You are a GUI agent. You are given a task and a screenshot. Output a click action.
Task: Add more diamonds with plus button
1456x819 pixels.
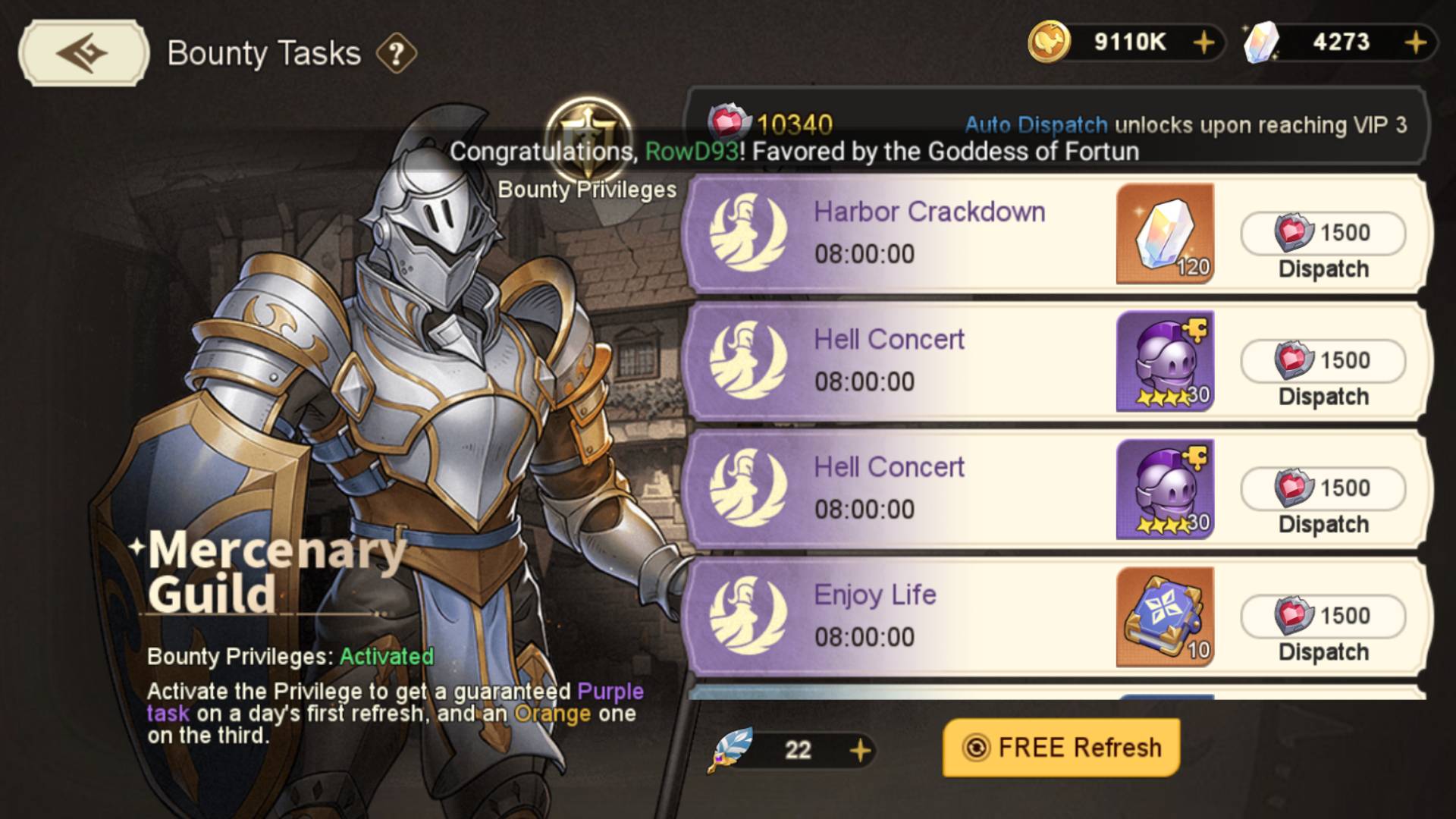pyautogui.click(x=1415, y=42)
